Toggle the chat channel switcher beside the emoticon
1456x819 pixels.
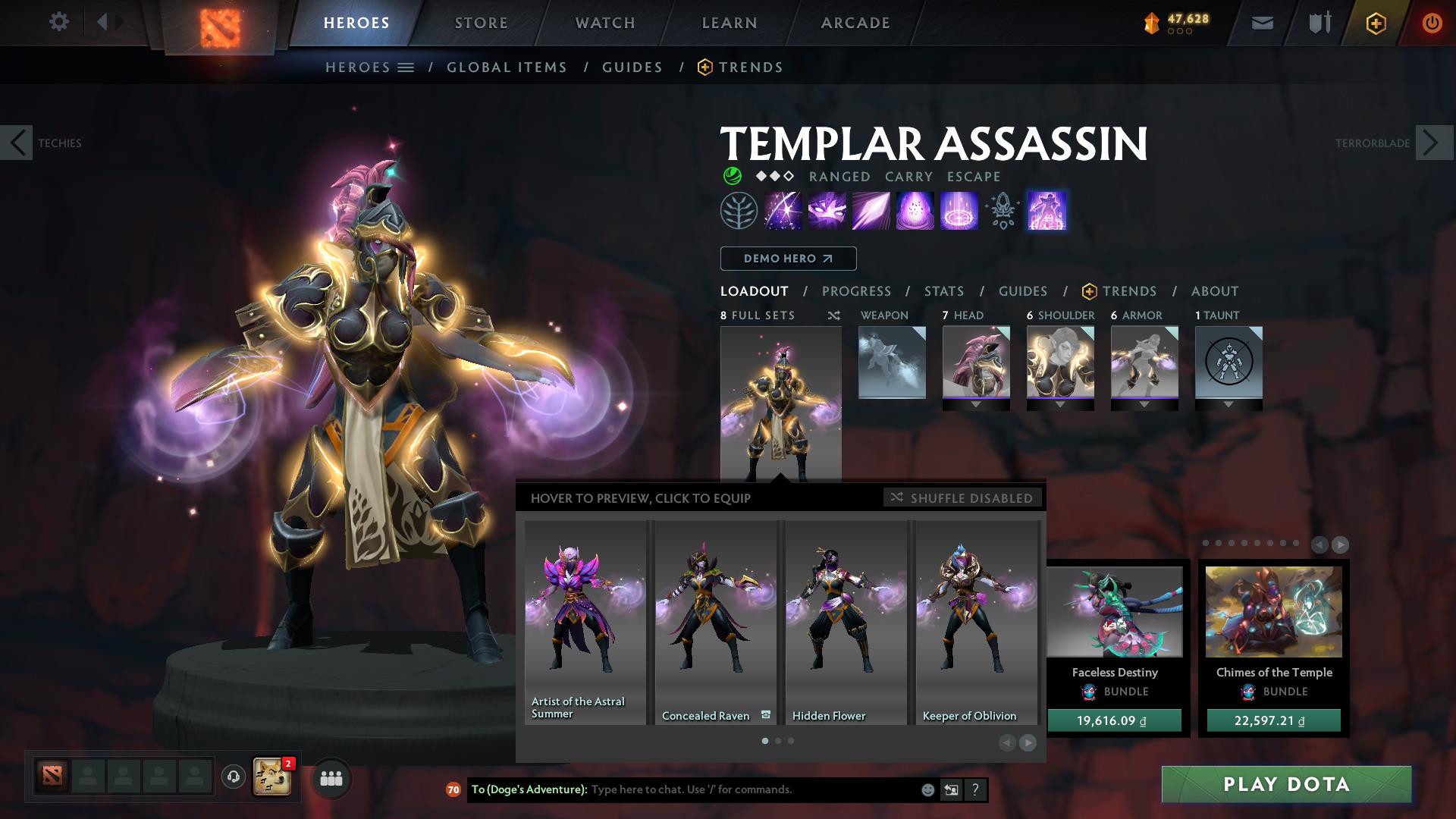coord(950,789)
